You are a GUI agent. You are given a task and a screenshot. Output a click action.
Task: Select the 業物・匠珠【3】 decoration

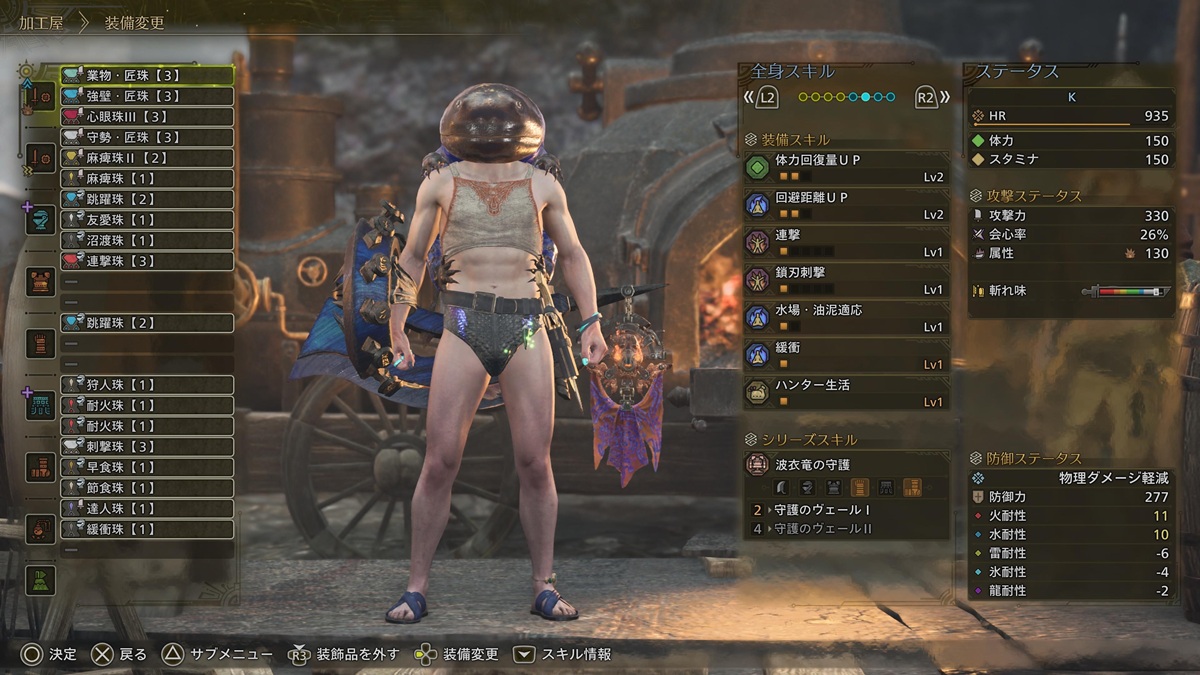[x=147, y=75]
